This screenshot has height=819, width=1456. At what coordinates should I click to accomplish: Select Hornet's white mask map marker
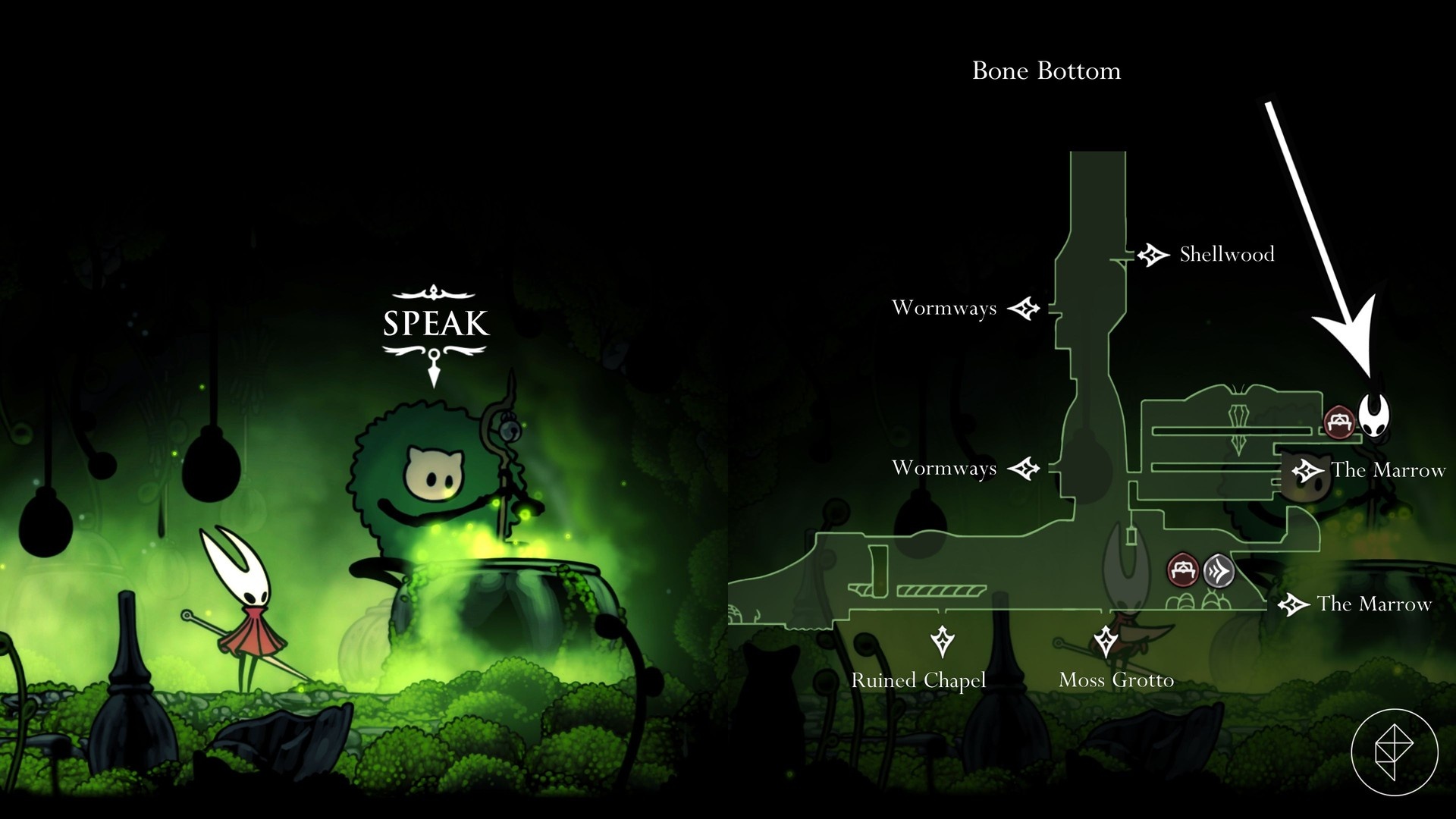(1373, 415)
